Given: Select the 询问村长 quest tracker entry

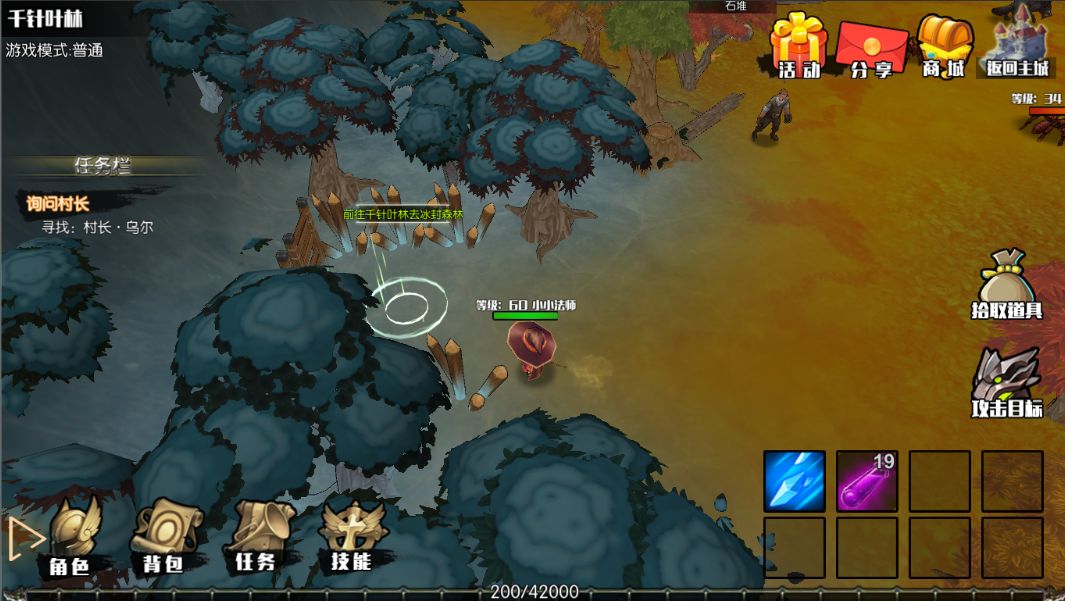Looking at the screenshot, I should pos(58,204).
